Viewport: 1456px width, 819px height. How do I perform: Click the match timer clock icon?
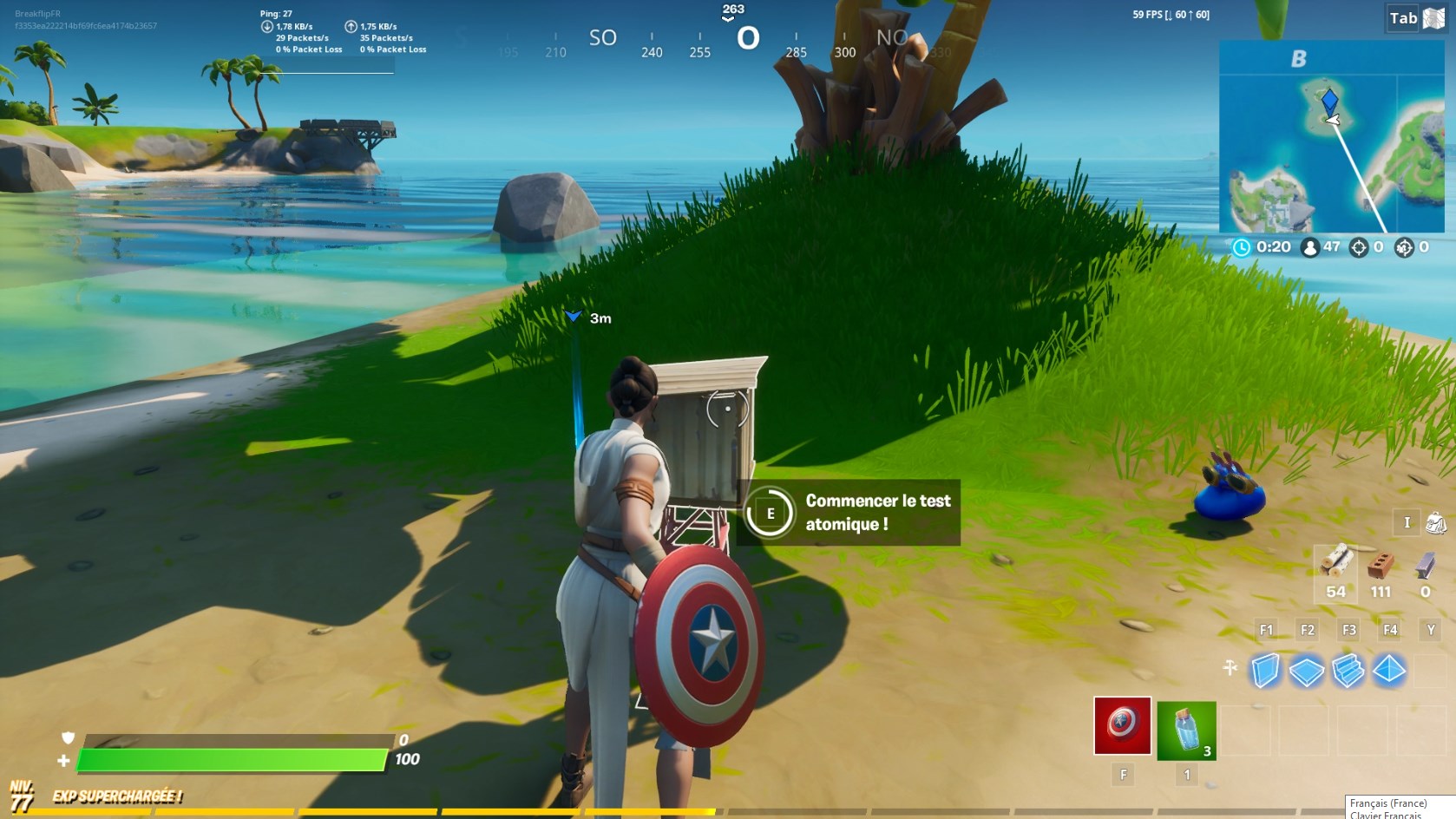coord(1240,246)
